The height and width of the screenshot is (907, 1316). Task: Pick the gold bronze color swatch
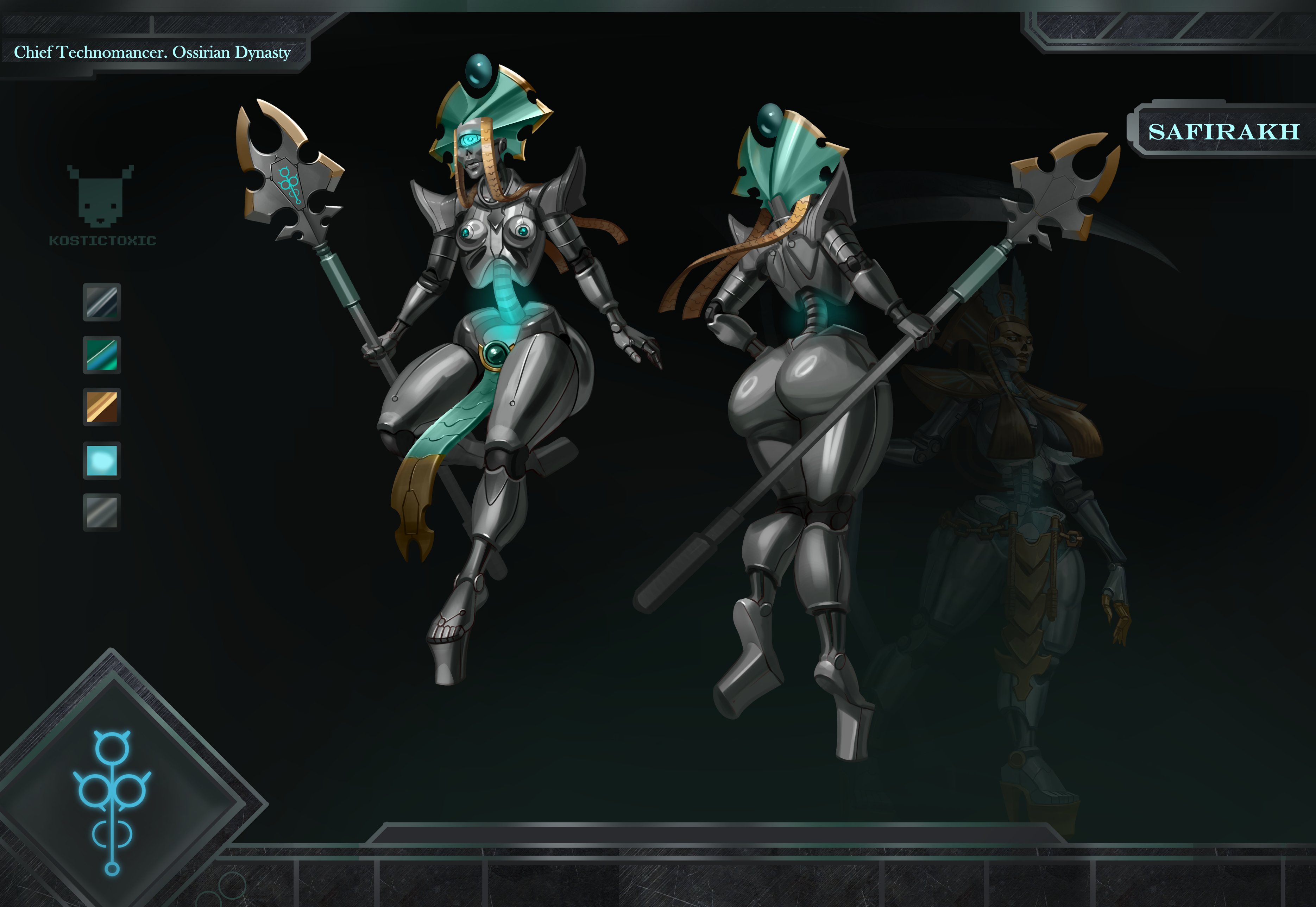[102, 407]
